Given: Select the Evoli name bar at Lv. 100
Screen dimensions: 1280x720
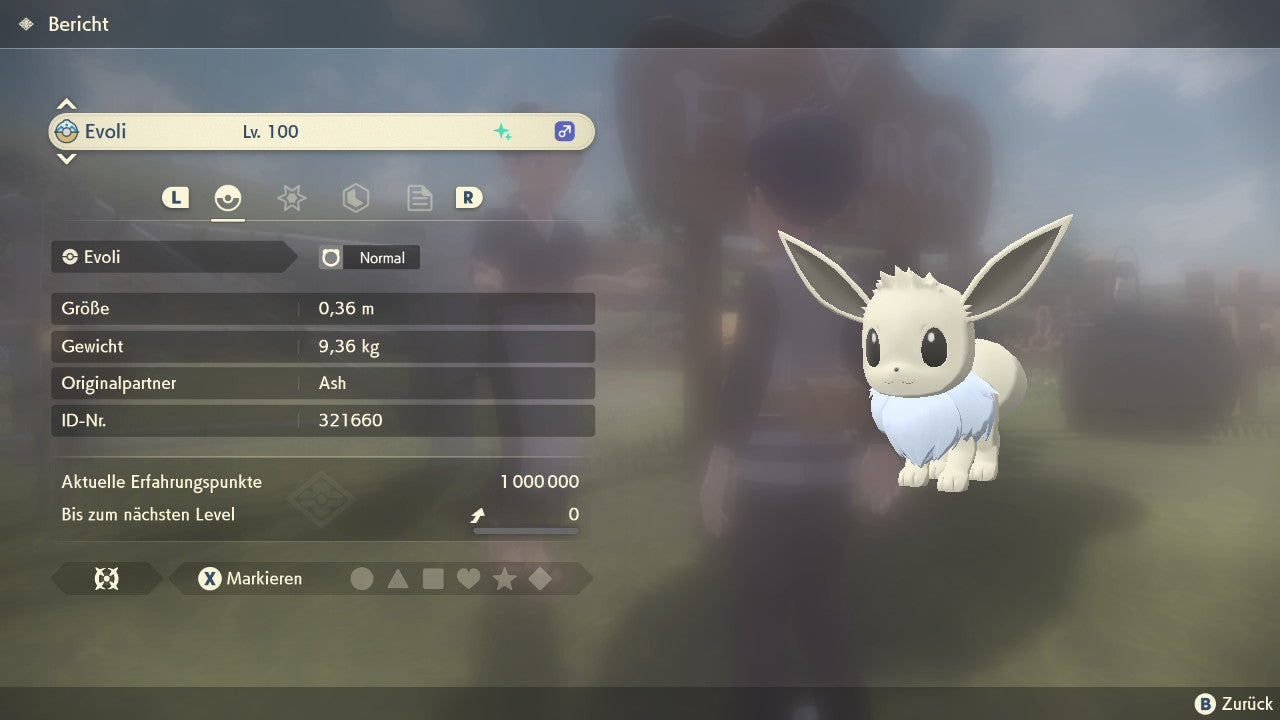Looking at the screenshot, I should point(320,132).
